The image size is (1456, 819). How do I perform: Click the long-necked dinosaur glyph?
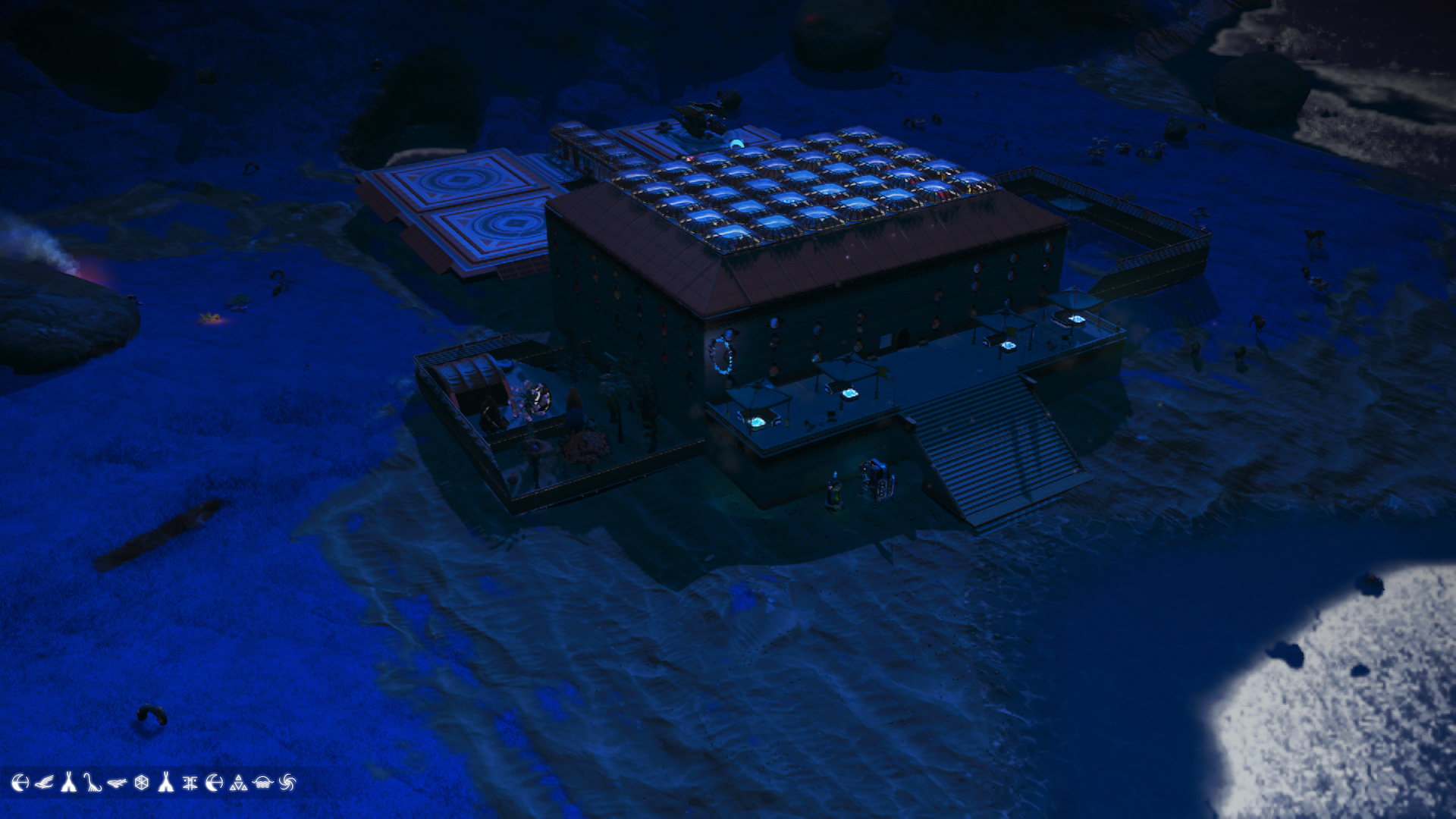pyautogui.click(x=93, y=783)
